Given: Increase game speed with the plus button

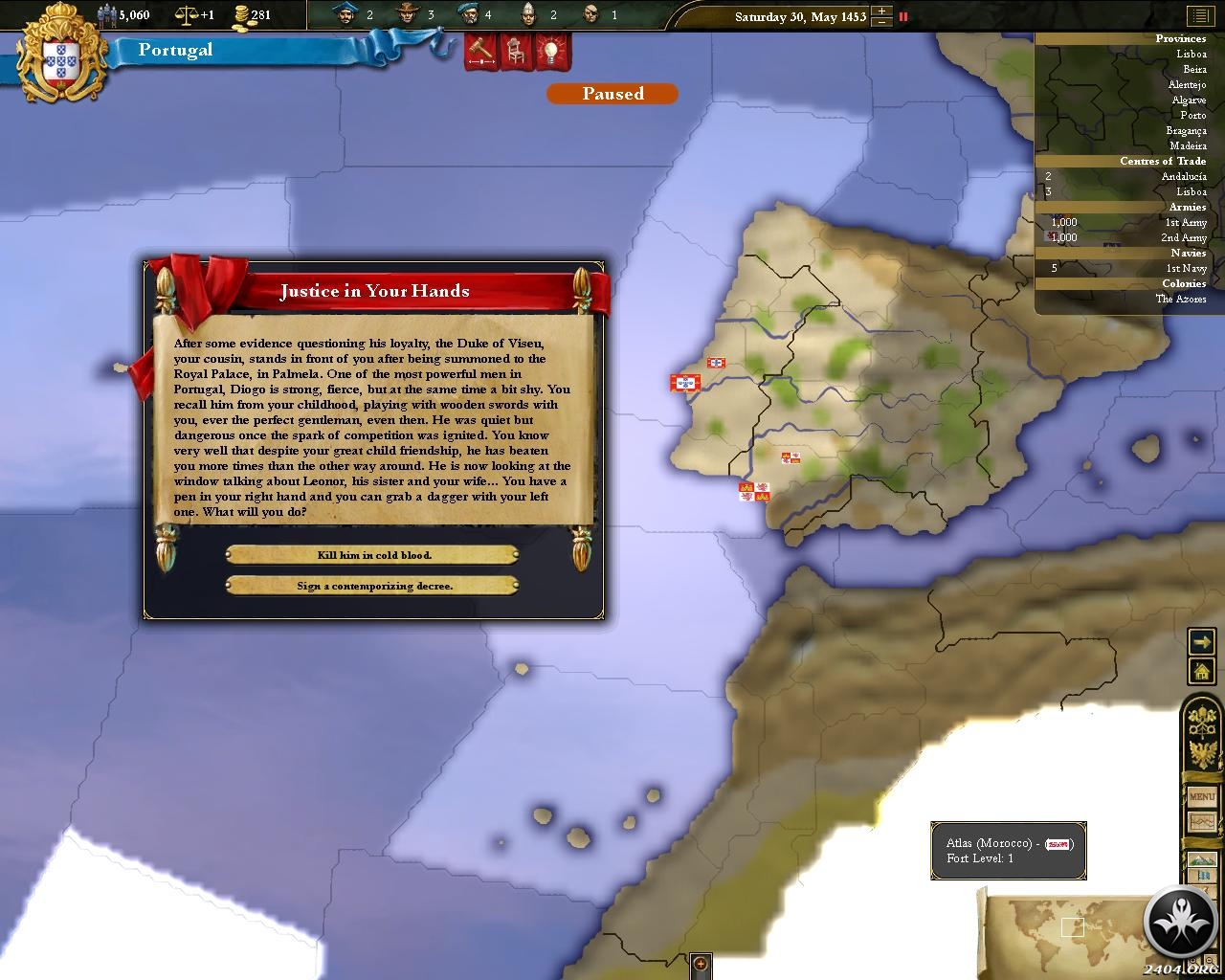Looking at the screenshot, I should [882, 11].
